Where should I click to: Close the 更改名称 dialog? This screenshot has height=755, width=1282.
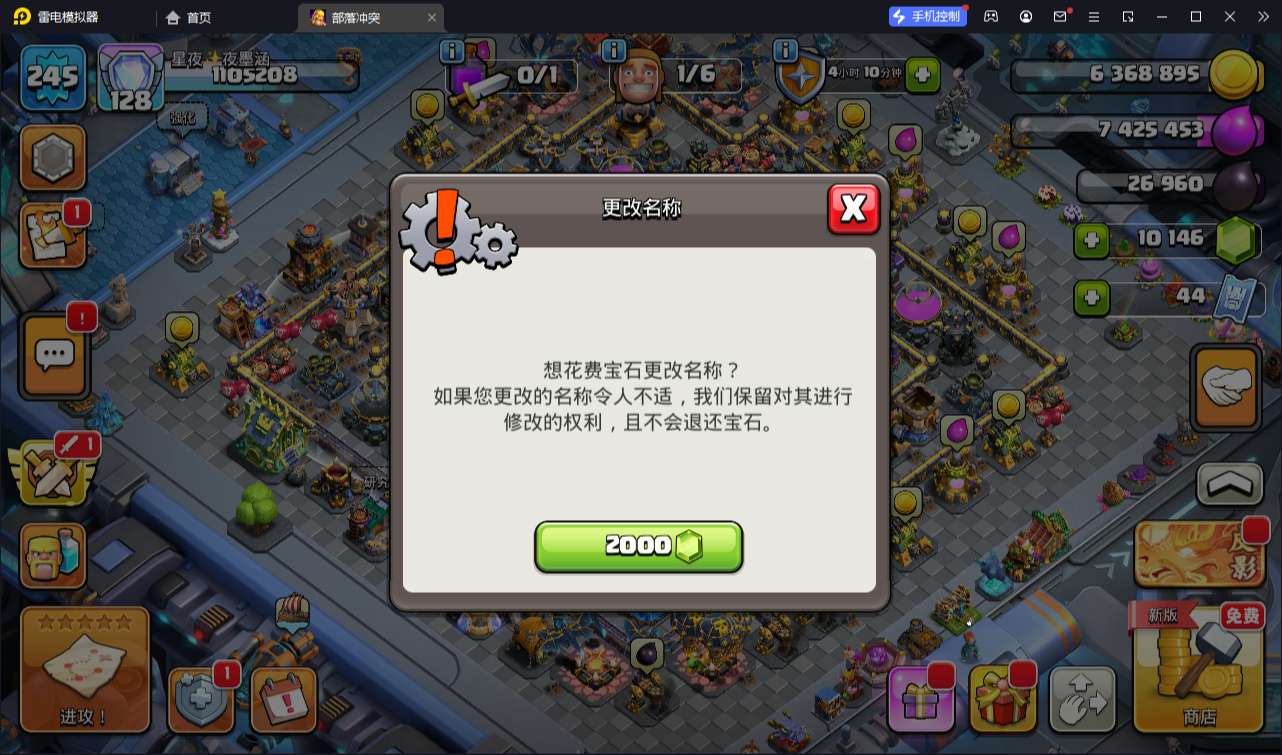click(x=853, y=208)
